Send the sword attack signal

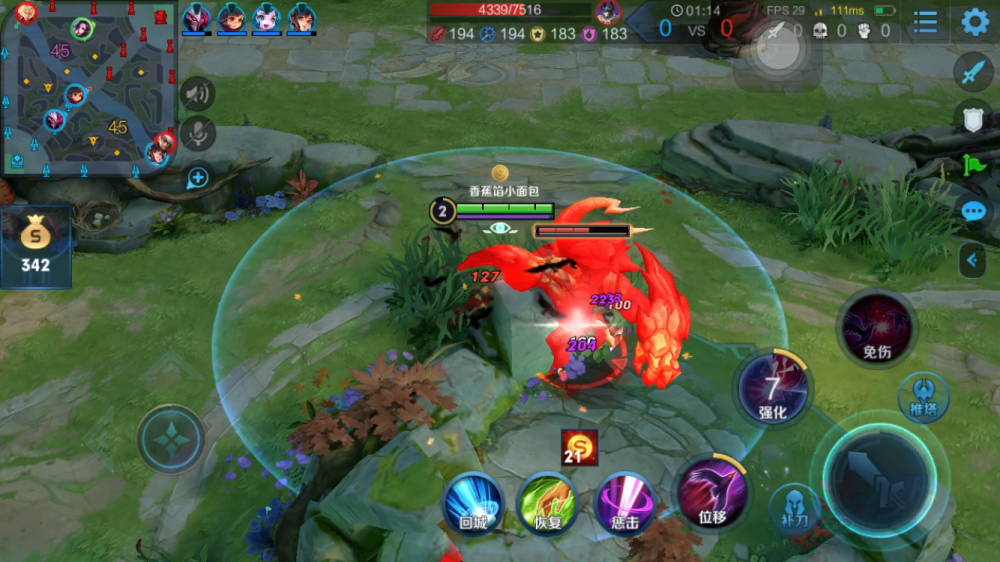click(973, 72)
